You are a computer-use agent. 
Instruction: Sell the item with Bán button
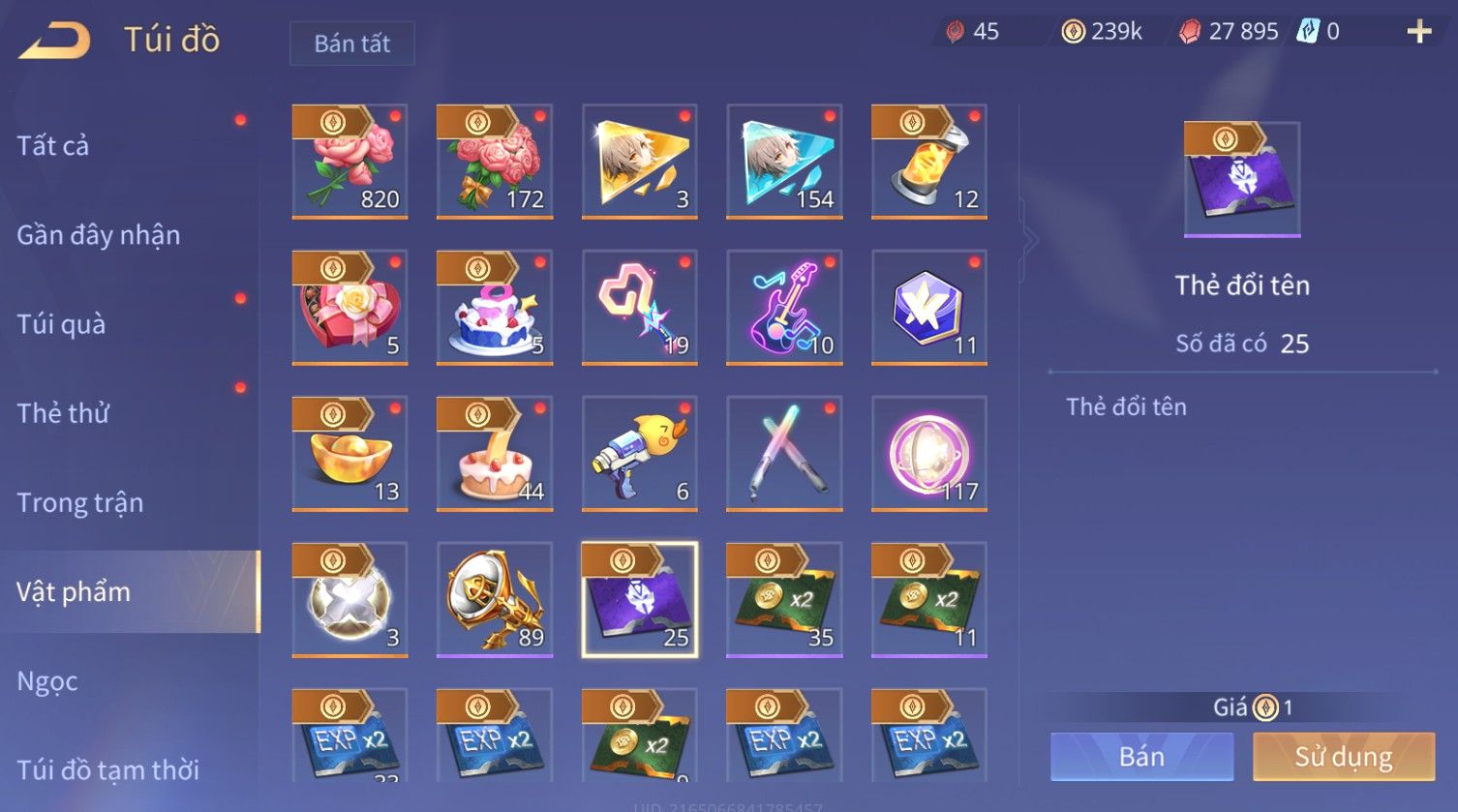(1141, 757)
